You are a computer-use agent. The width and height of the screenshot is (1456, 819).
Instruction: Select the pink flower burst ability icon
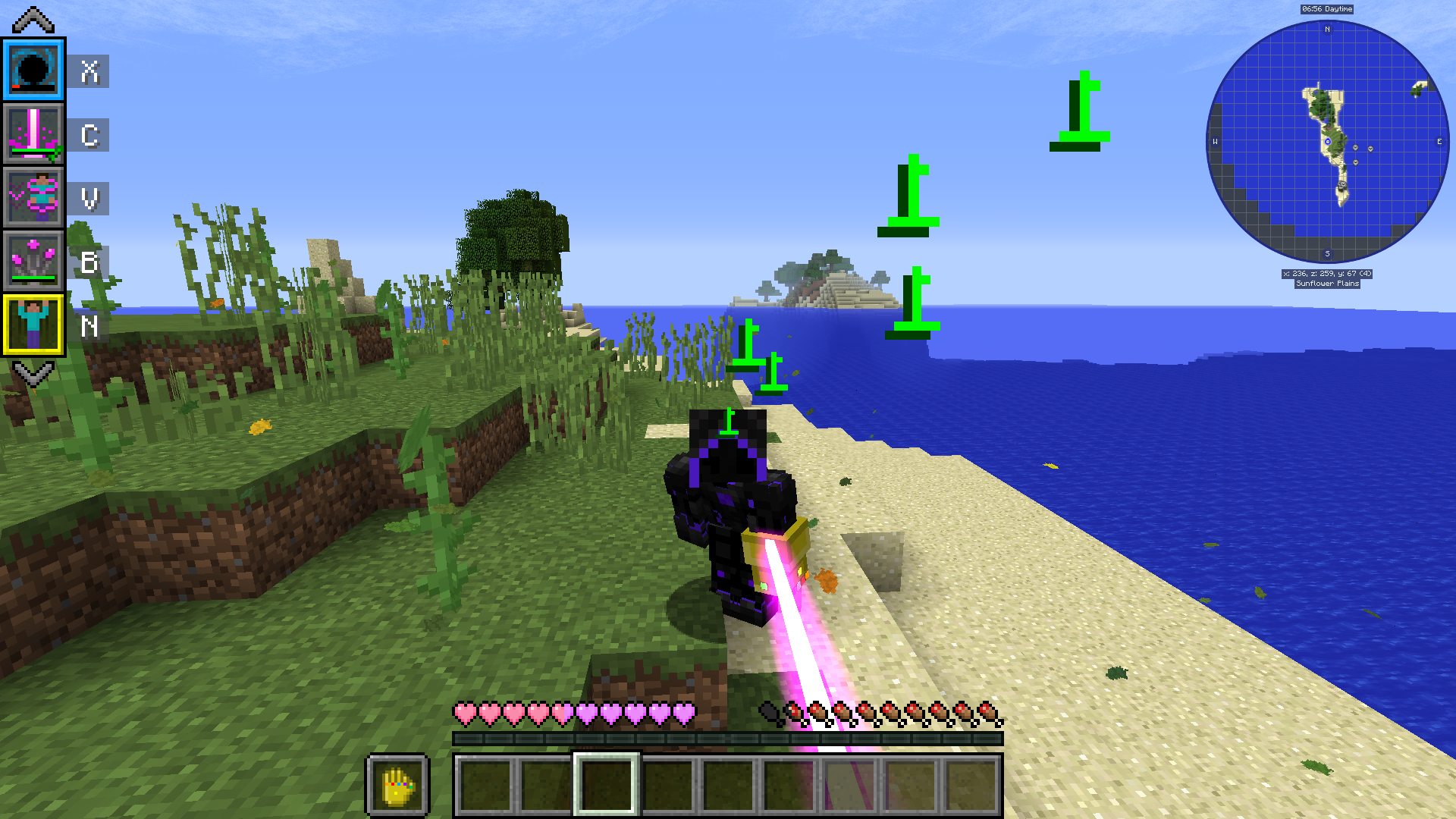coord(32,260)
